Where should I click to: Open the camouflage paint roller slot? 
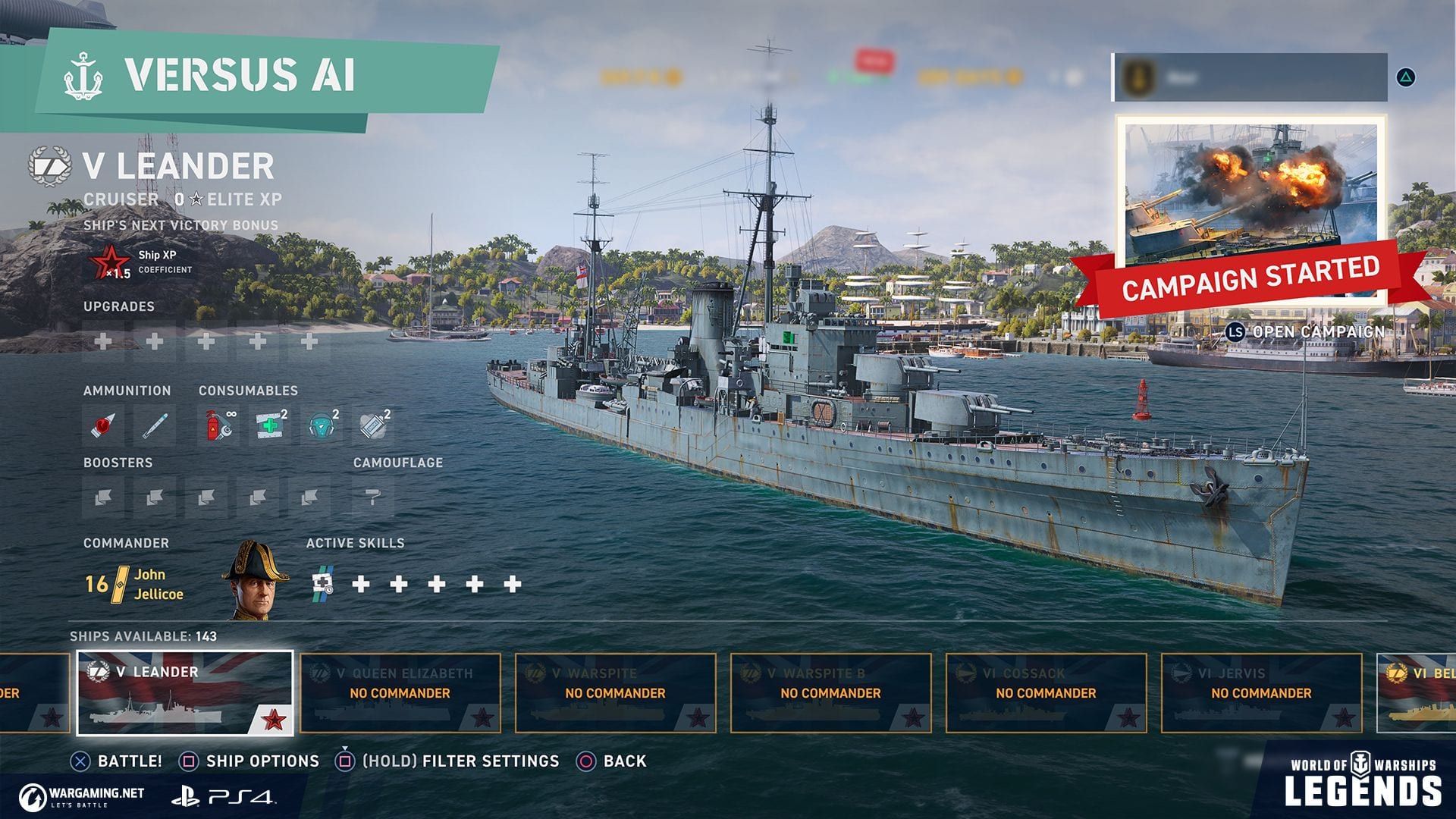[373, 497]
